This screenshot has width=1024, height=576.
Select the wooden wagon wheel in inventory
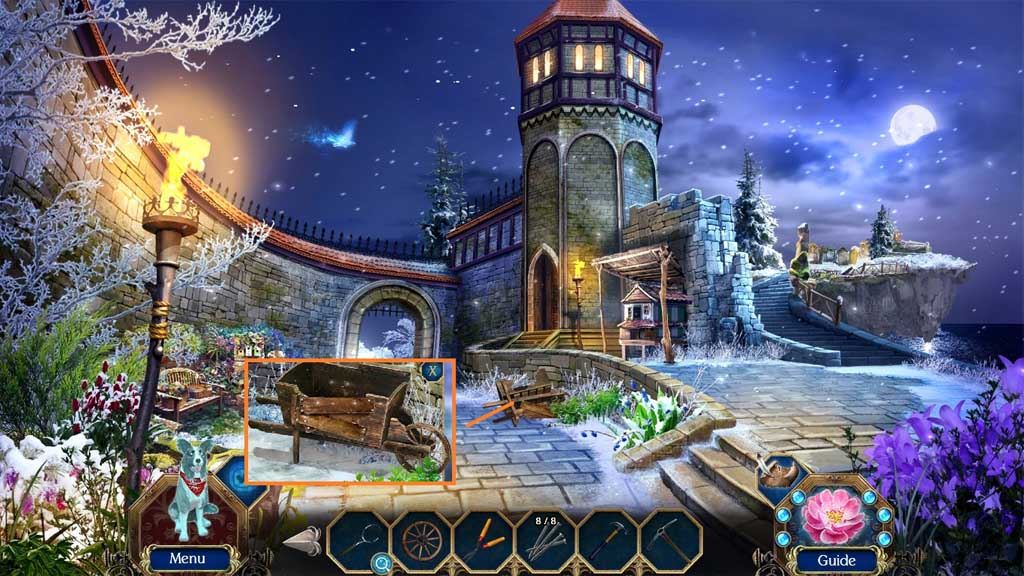(421, 541)
